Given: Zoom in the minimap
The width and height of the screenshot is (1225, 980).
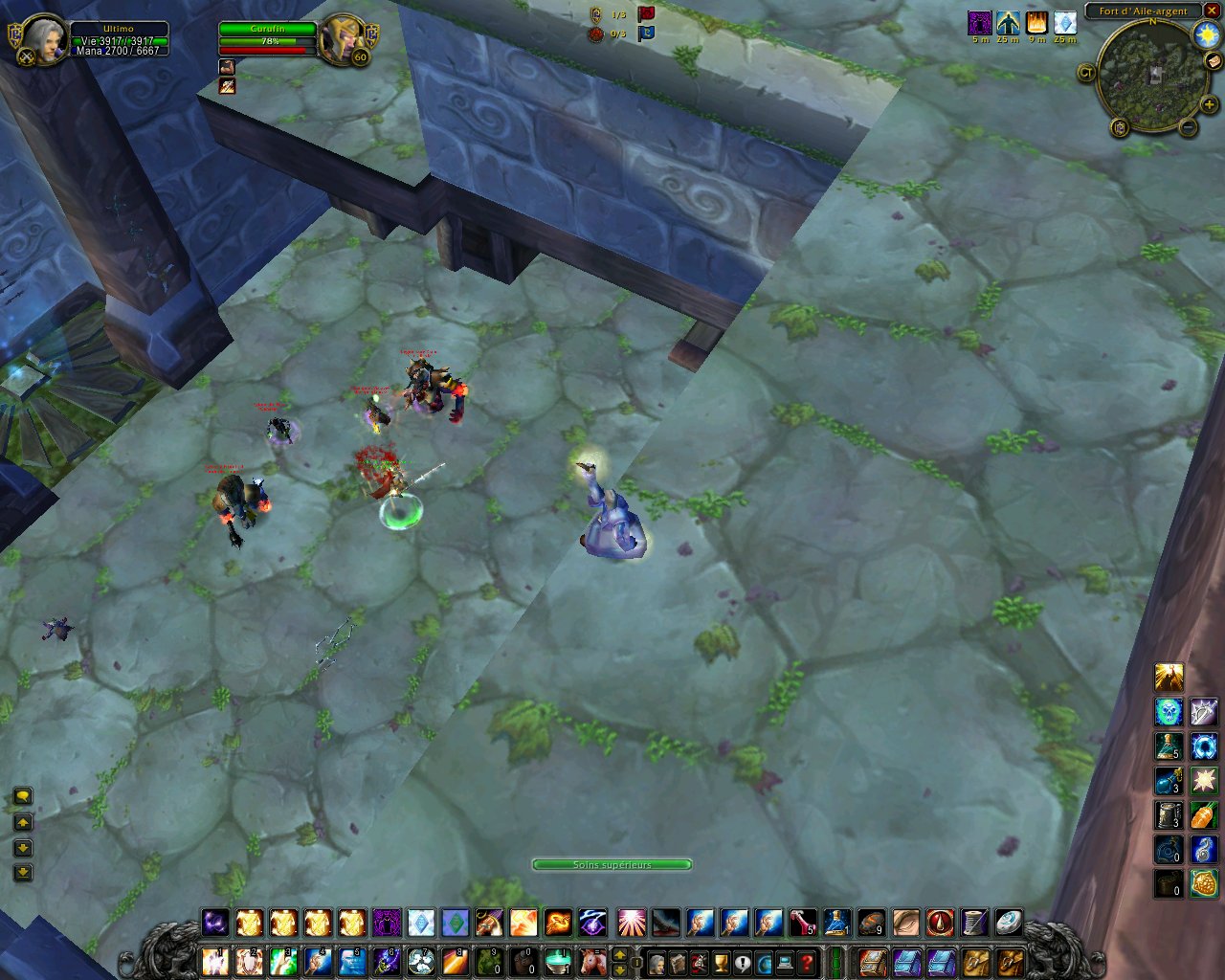Looking at the screenshot, I should (1209, 104).
